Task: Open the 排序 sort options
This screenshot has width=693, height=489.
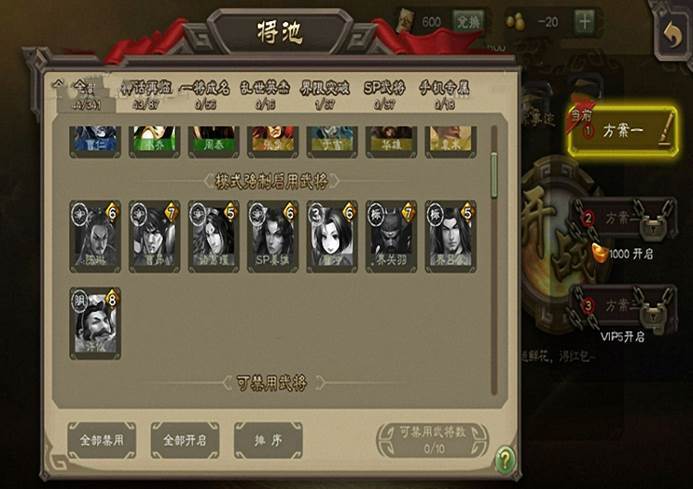Action: tap(268, 438)
